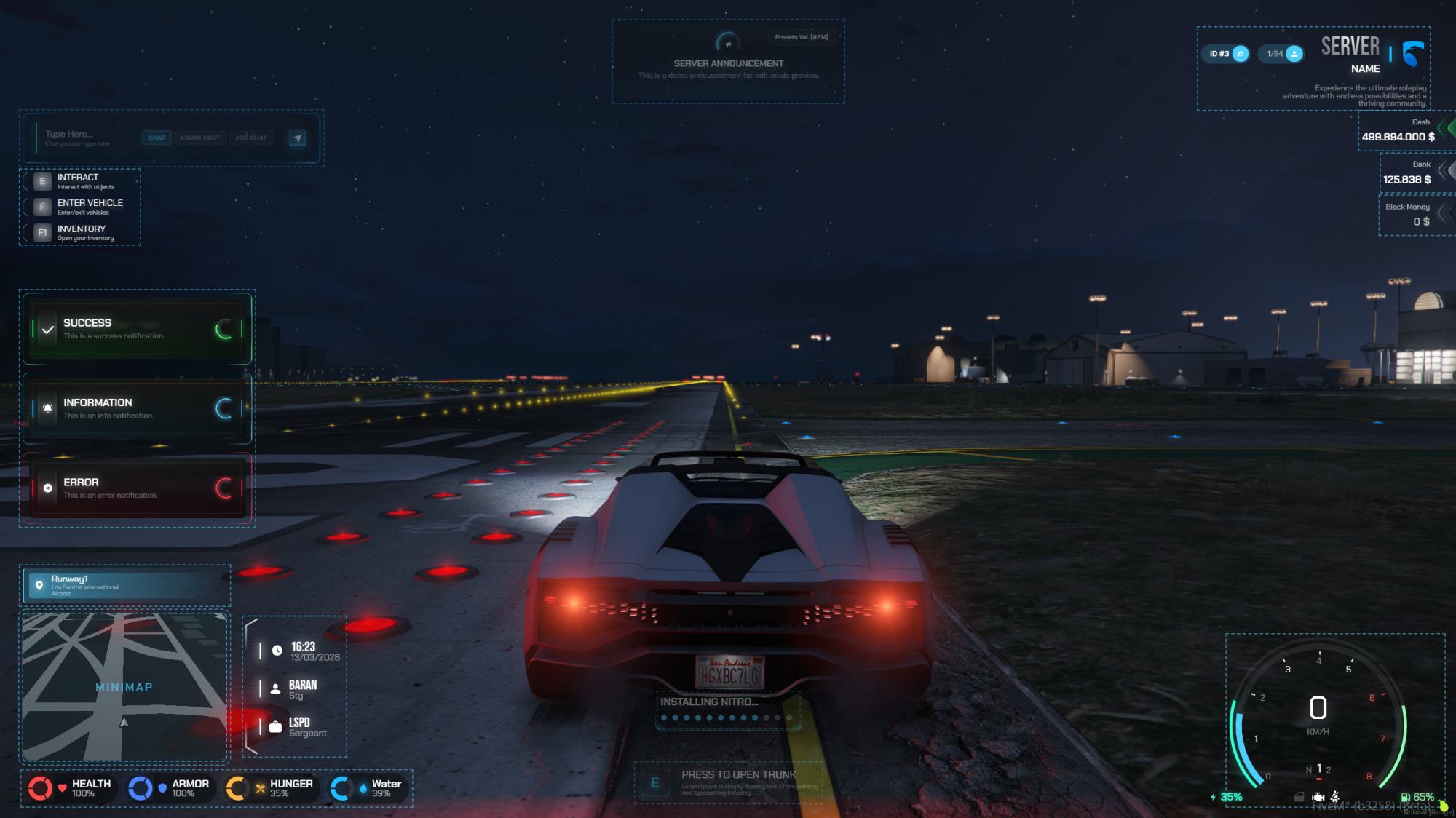Click the water droplet icon
1456x818 pixels.
pyautogui.click(x=362, y=787)
